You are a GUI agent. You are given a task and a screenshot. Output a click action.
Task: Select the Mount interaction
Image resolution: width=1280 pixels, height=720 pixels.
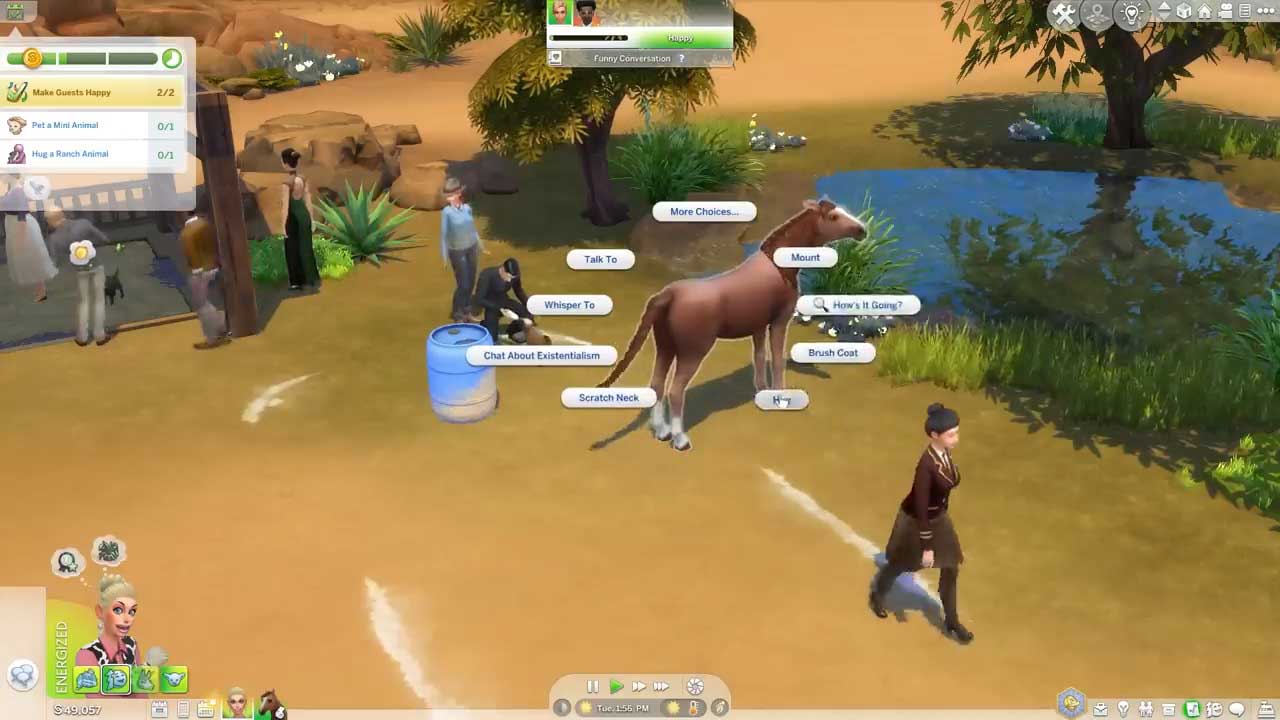805,257
